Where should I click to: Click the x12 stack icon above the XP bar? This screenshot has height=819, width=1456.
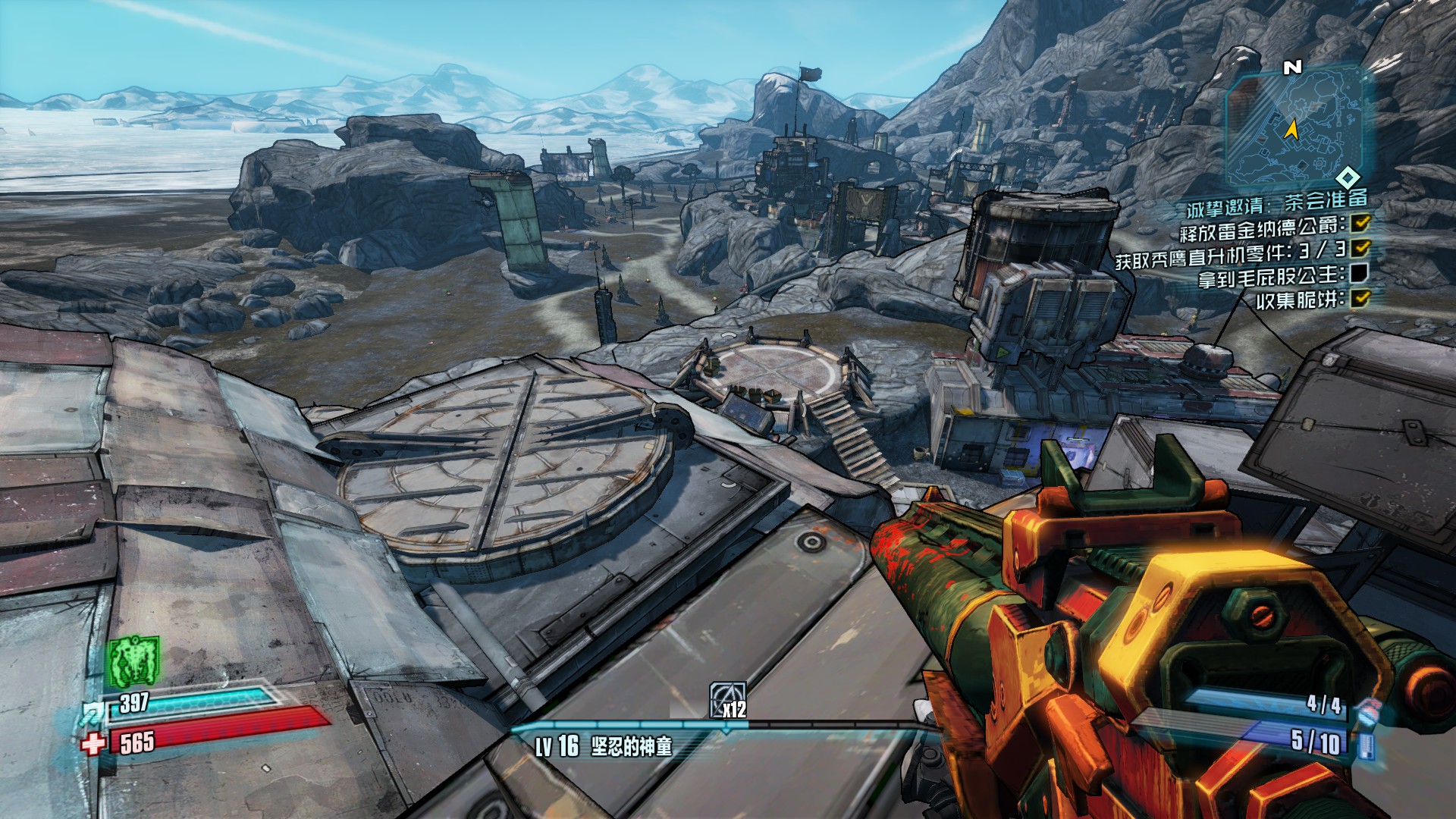pos(728,699)
